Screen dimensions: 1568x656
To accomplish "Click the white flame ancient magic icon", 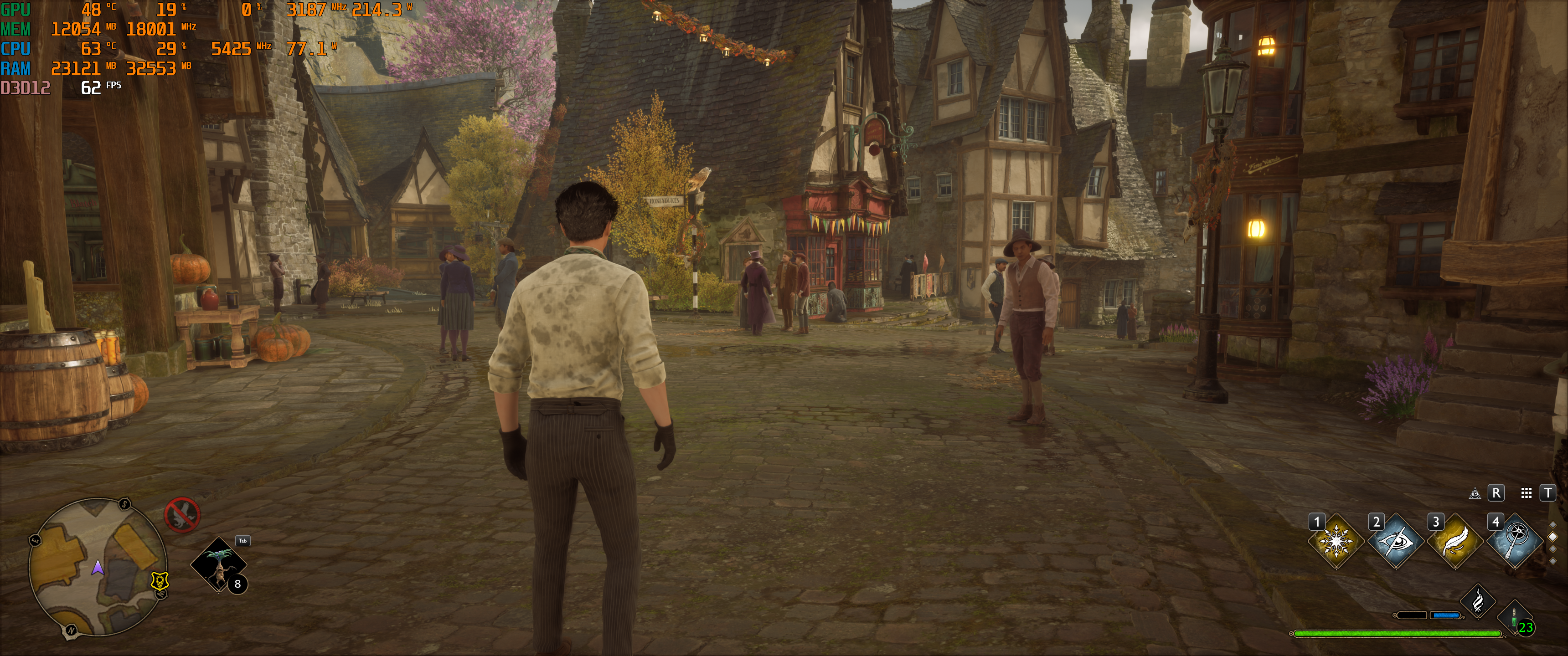I will click(1478, 601).
